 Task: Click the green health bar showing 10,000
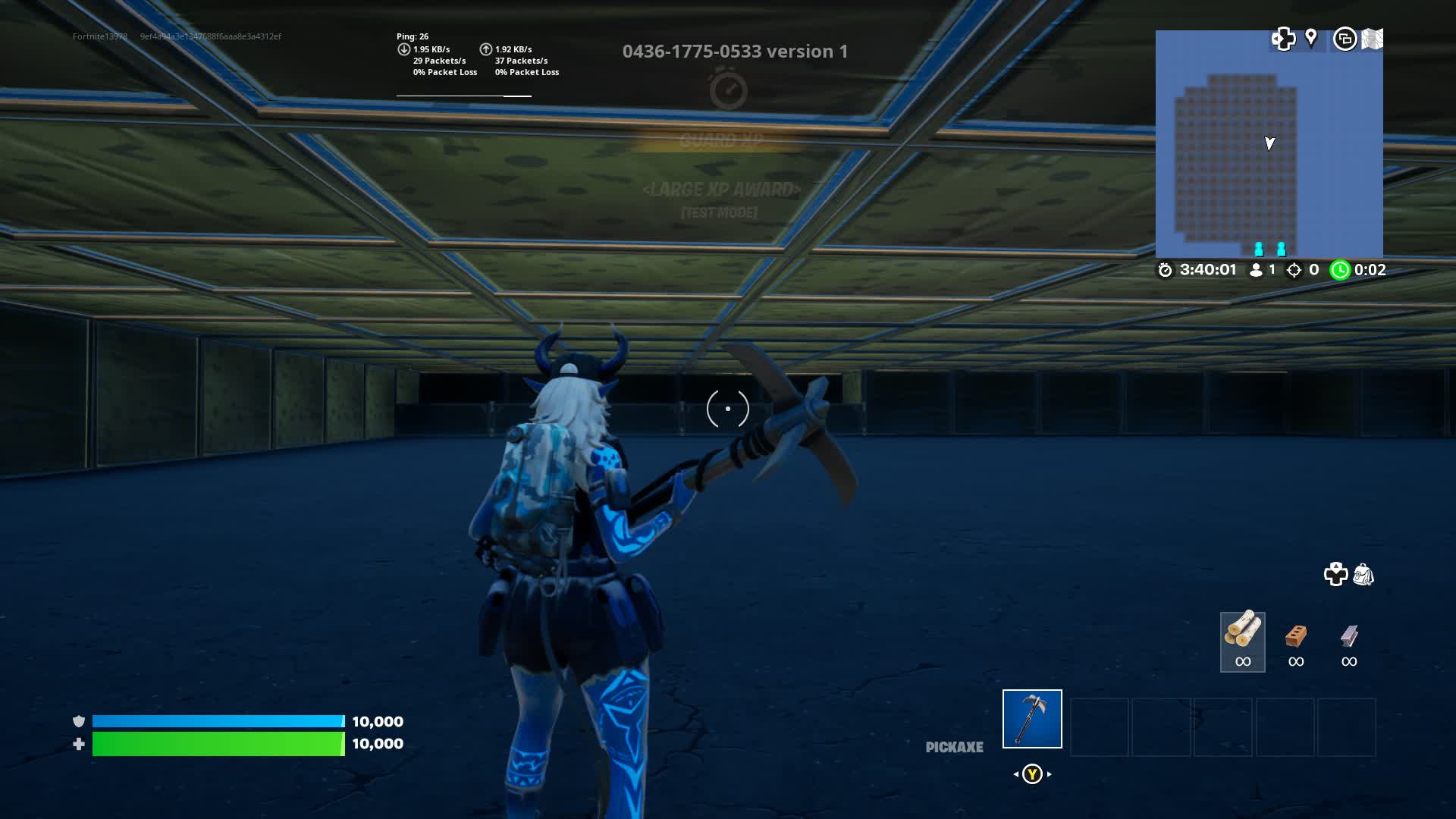click(x=220, y=744)
